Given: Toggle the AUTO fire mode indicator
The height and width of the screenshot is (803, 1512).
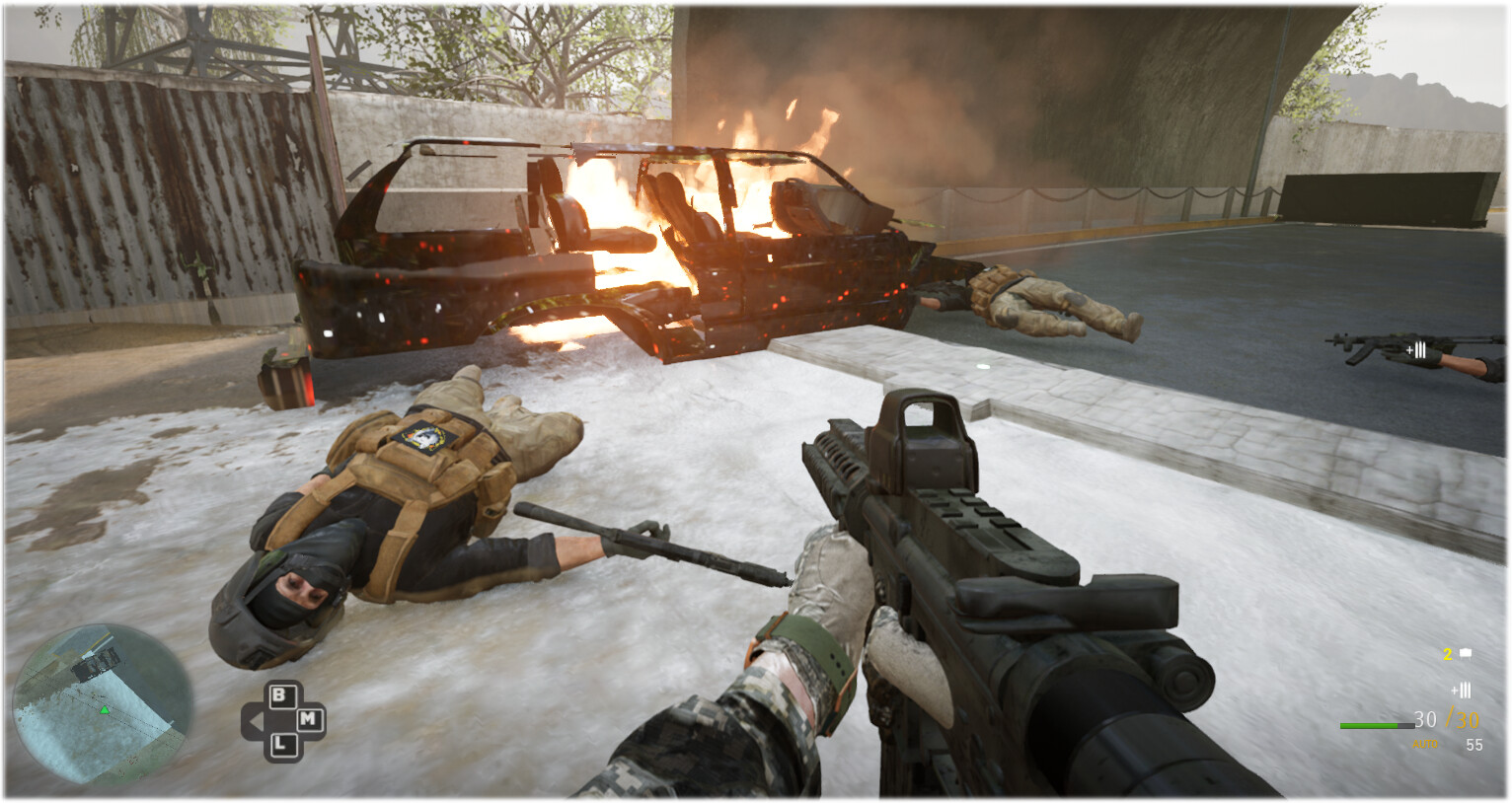Looking at the screenshot, I should [x=1425, y=744].
